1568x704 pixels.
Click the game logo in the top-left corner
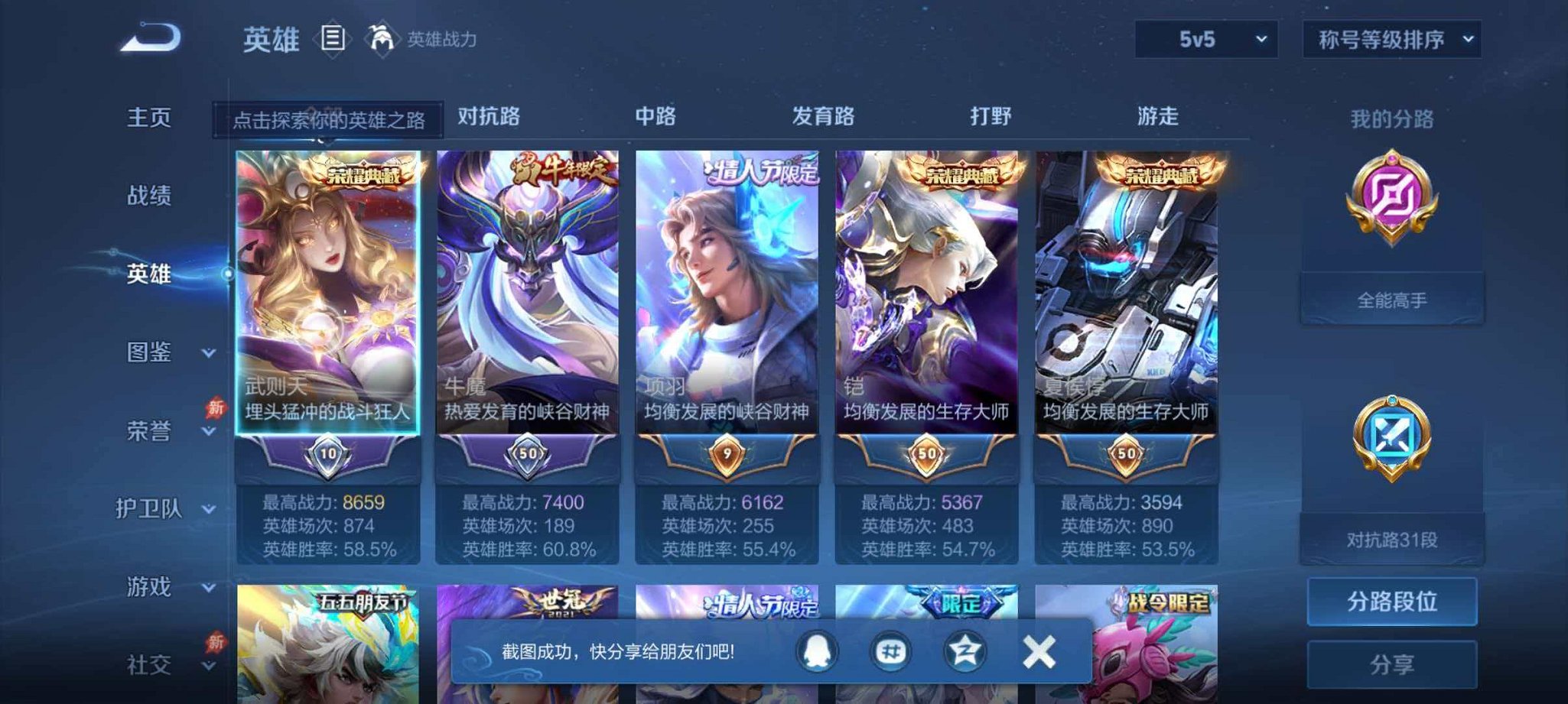150,37
